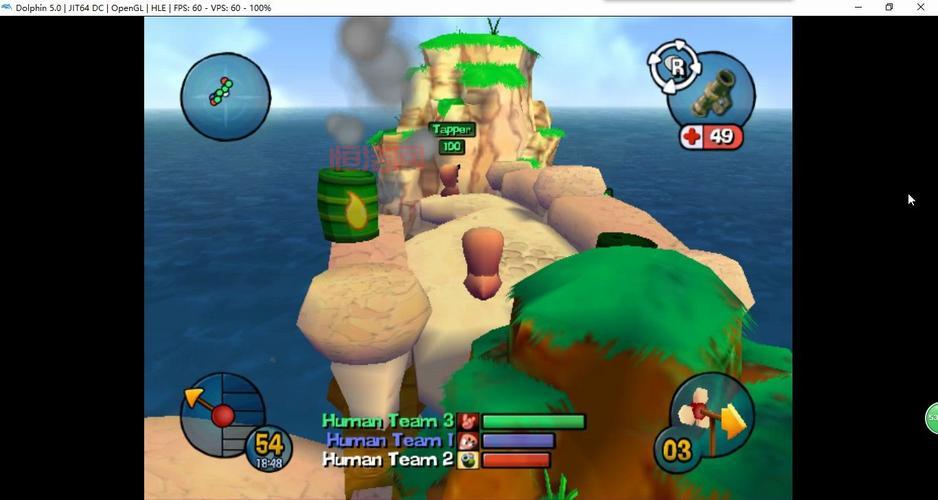Click the wind direction compass gauge
938x500 pixels.
(222, 414)
